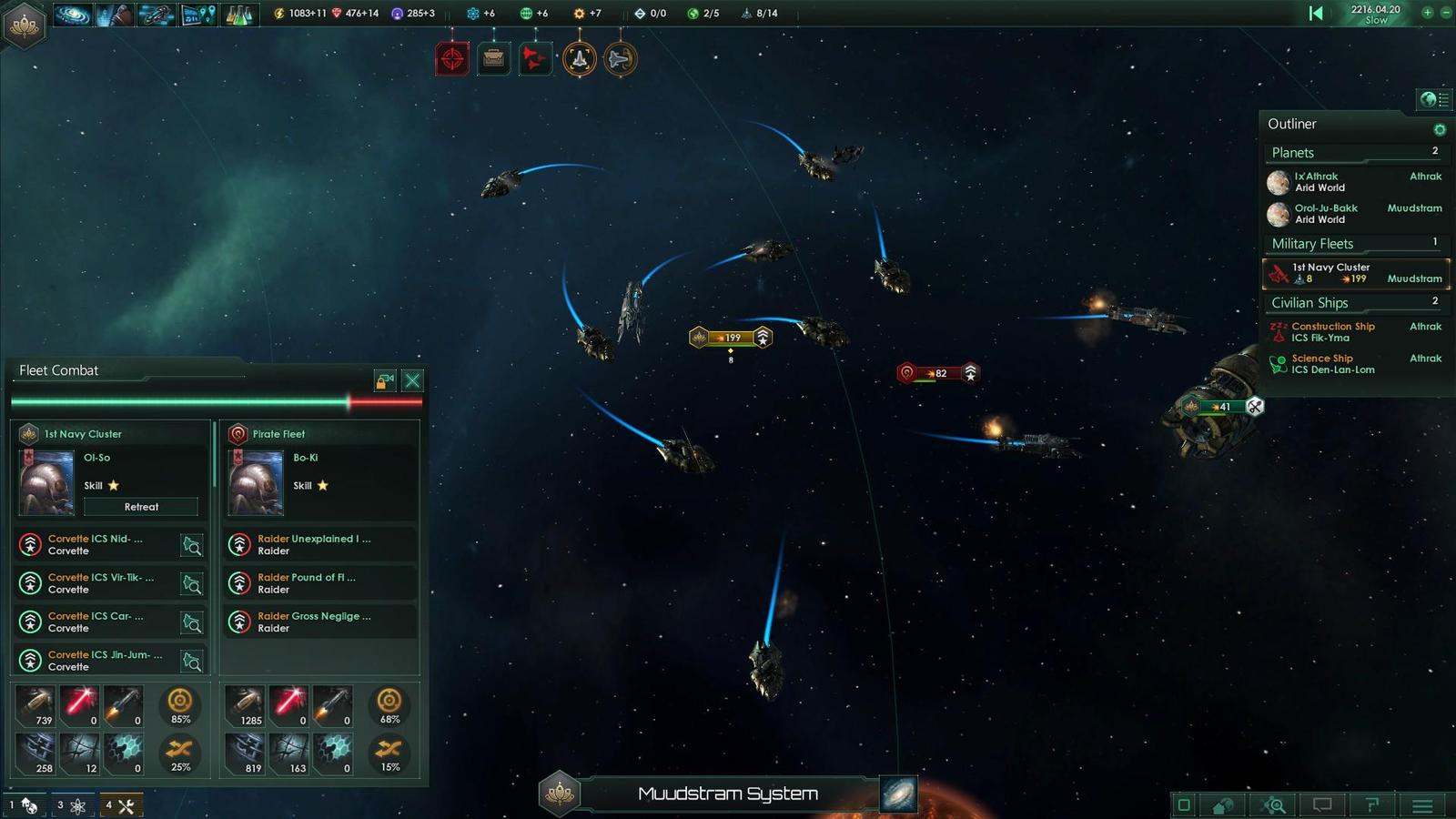Open the galaxy map from system bar

(898, 794)
